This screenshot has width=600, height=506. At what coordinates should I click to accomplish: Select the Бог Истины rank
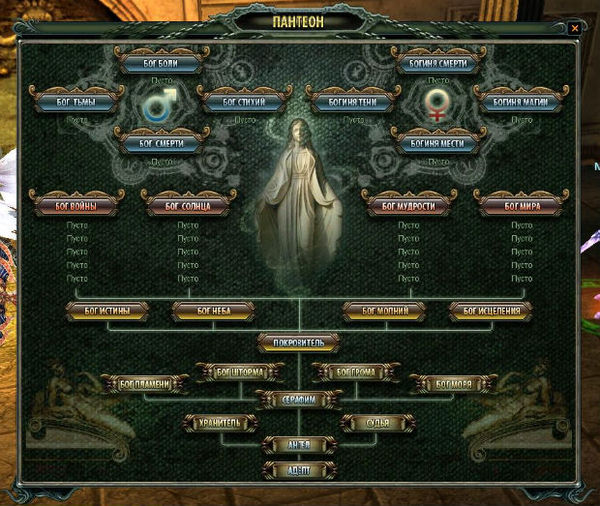point(109,311)
